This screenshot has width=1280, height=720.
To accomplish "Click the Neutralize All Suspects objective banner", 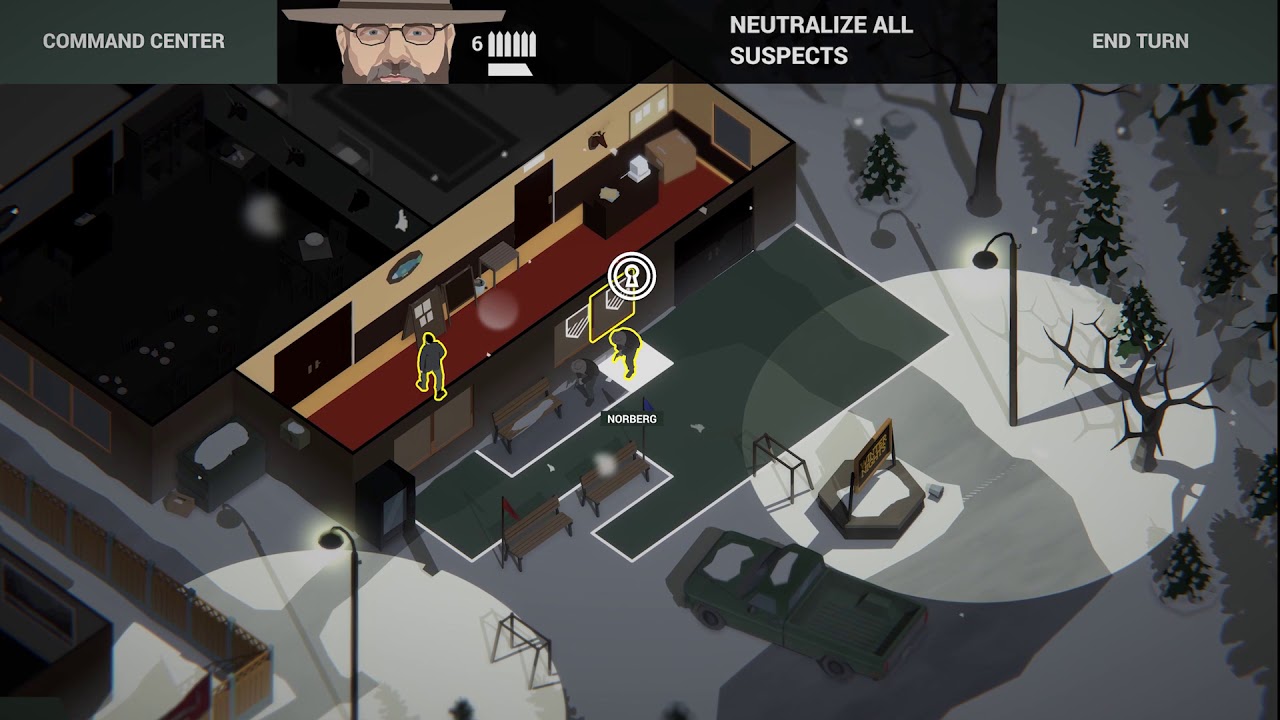I will pos(821,40).
